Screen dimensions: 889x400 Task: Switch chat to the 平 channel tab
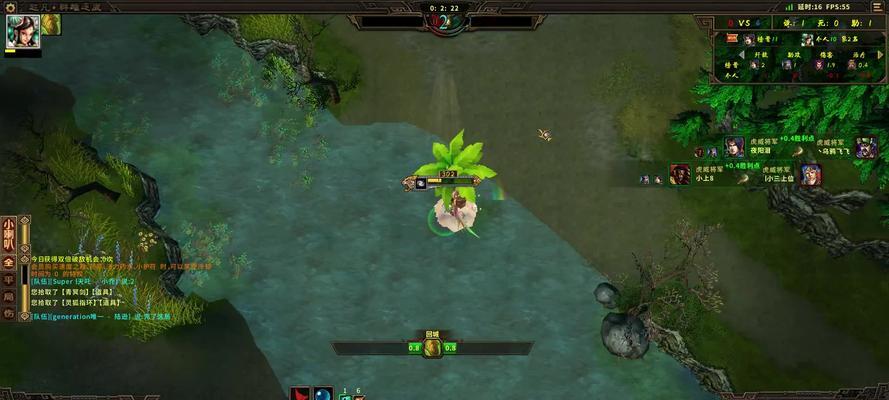click(8, 279)
